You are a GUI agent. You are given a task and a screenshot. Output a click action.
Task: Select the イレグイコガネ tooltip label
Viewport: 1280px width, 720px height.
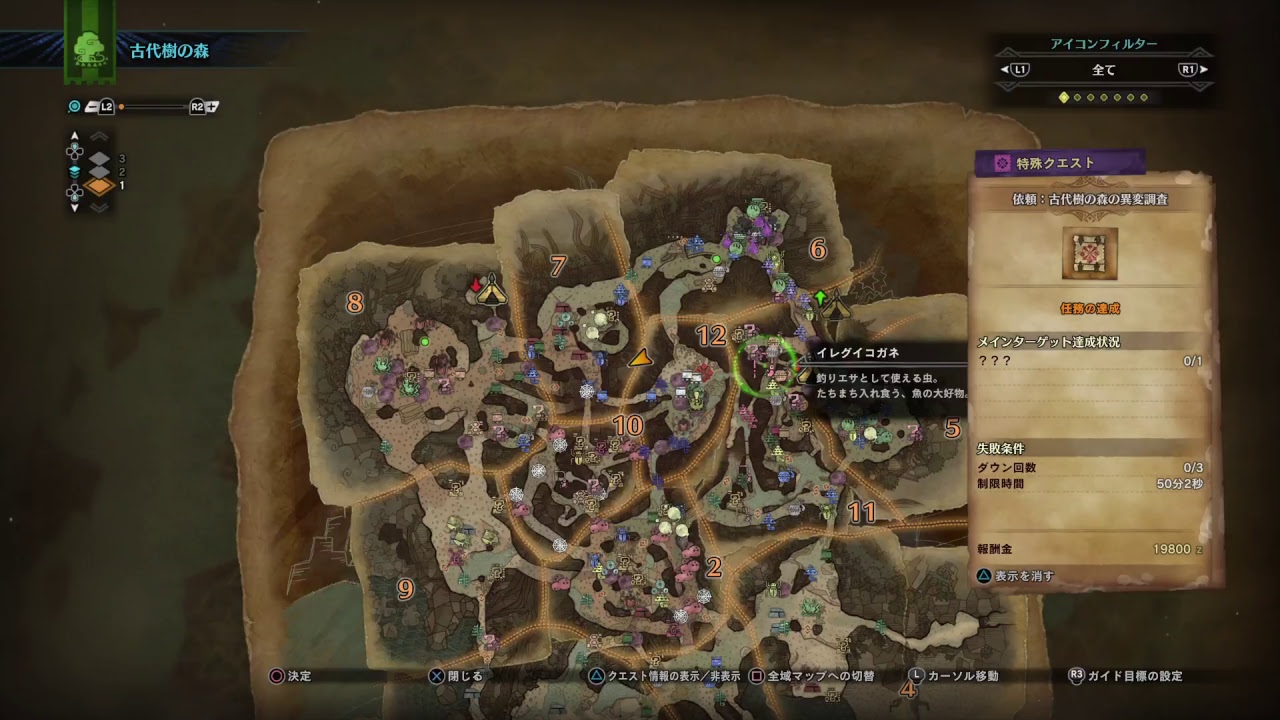pos(858,352)
